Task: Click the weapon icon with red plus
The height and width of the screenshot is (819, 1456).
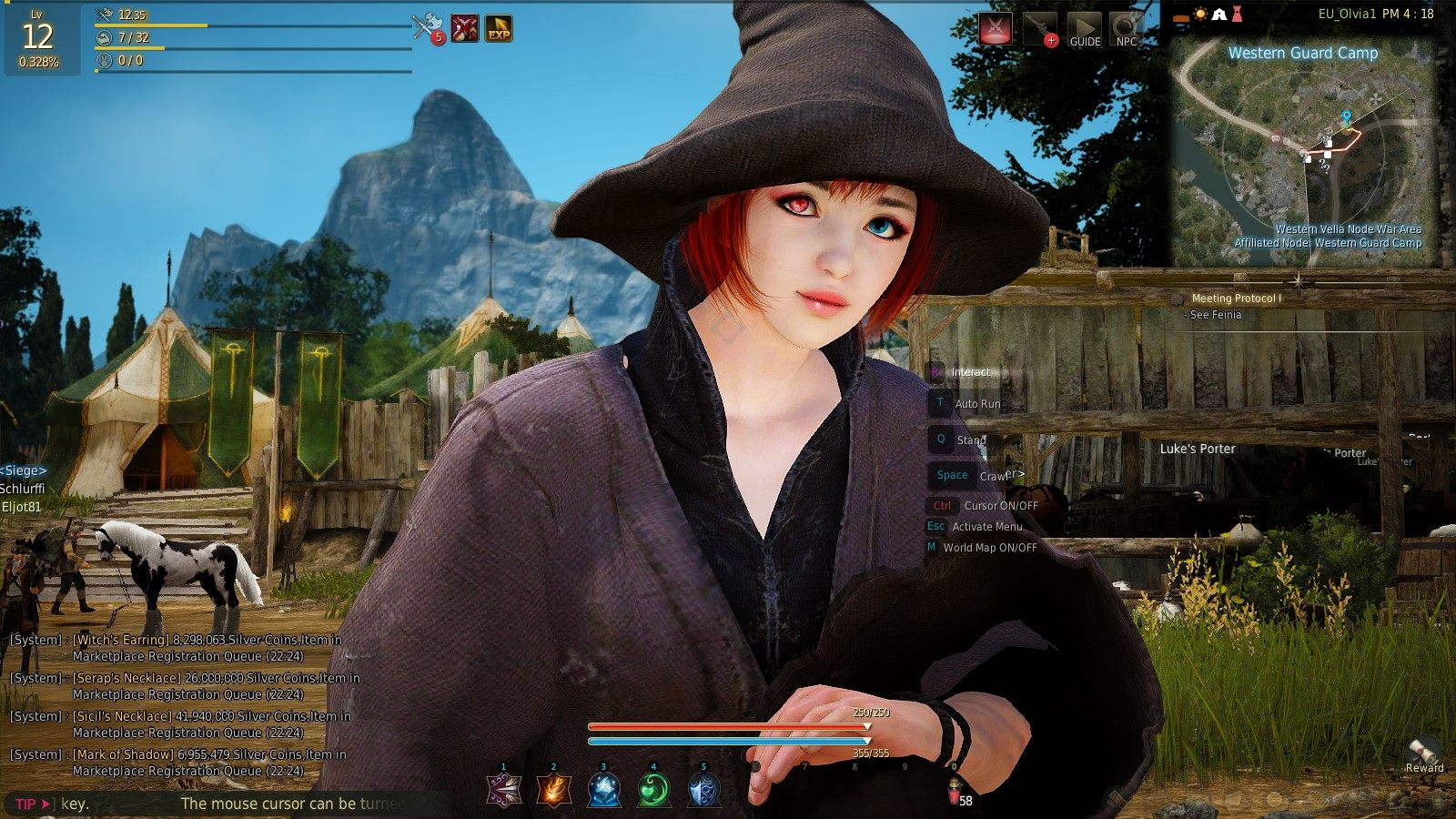Action: click(1040, 29)
